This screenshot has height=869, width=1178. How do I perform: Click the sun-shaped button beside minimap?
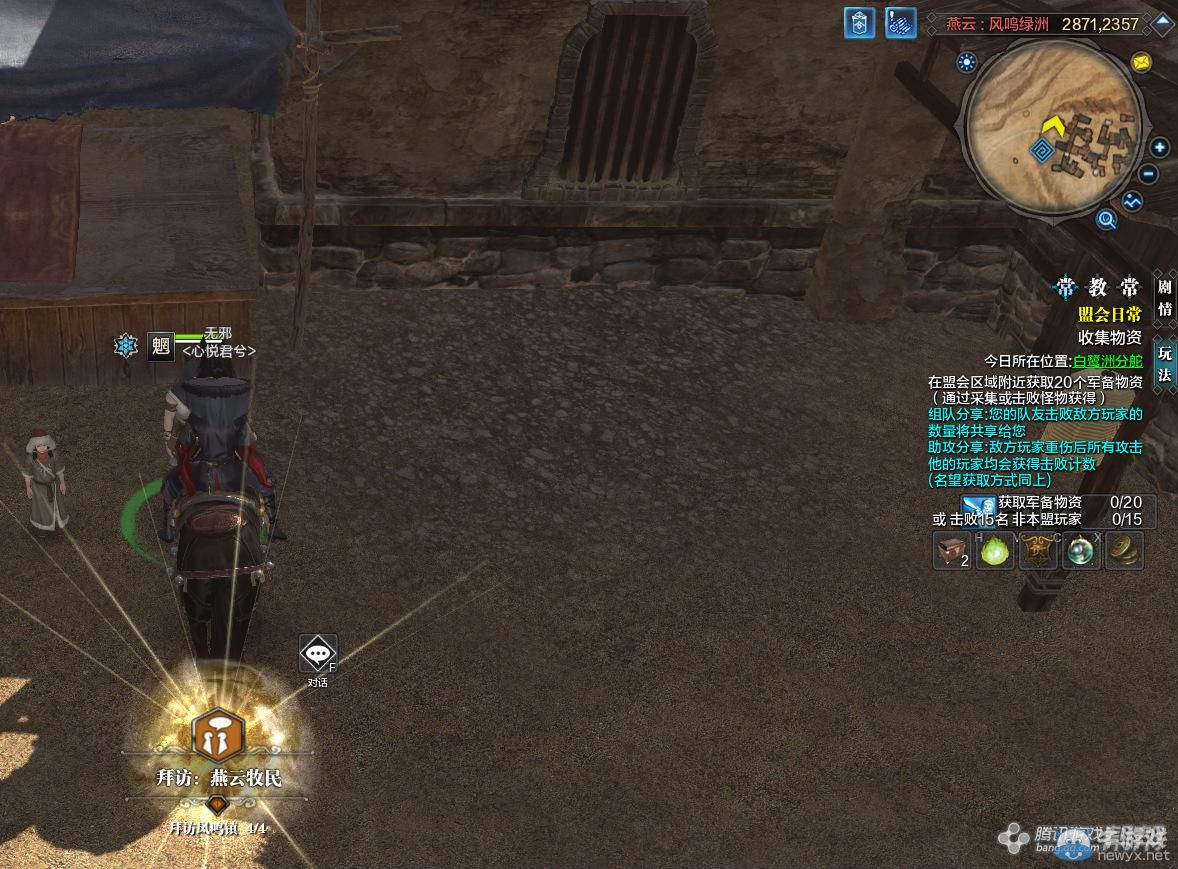pyautogui.click(x=966, y=63)
